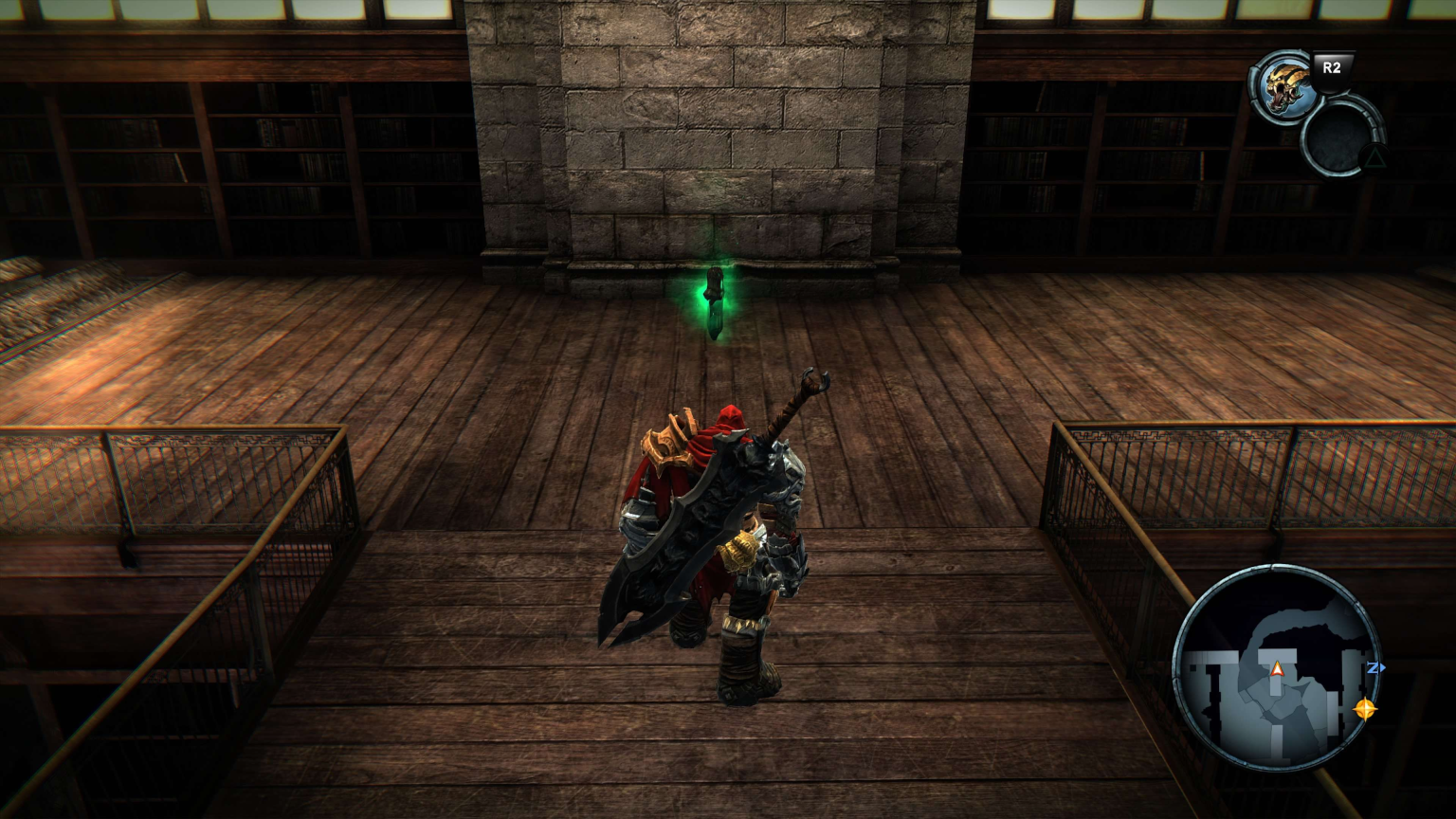Screen dimensions: 1456x819
Task: Click the orange player arrow on the minimap
Action: click(x=1277, y=669)
